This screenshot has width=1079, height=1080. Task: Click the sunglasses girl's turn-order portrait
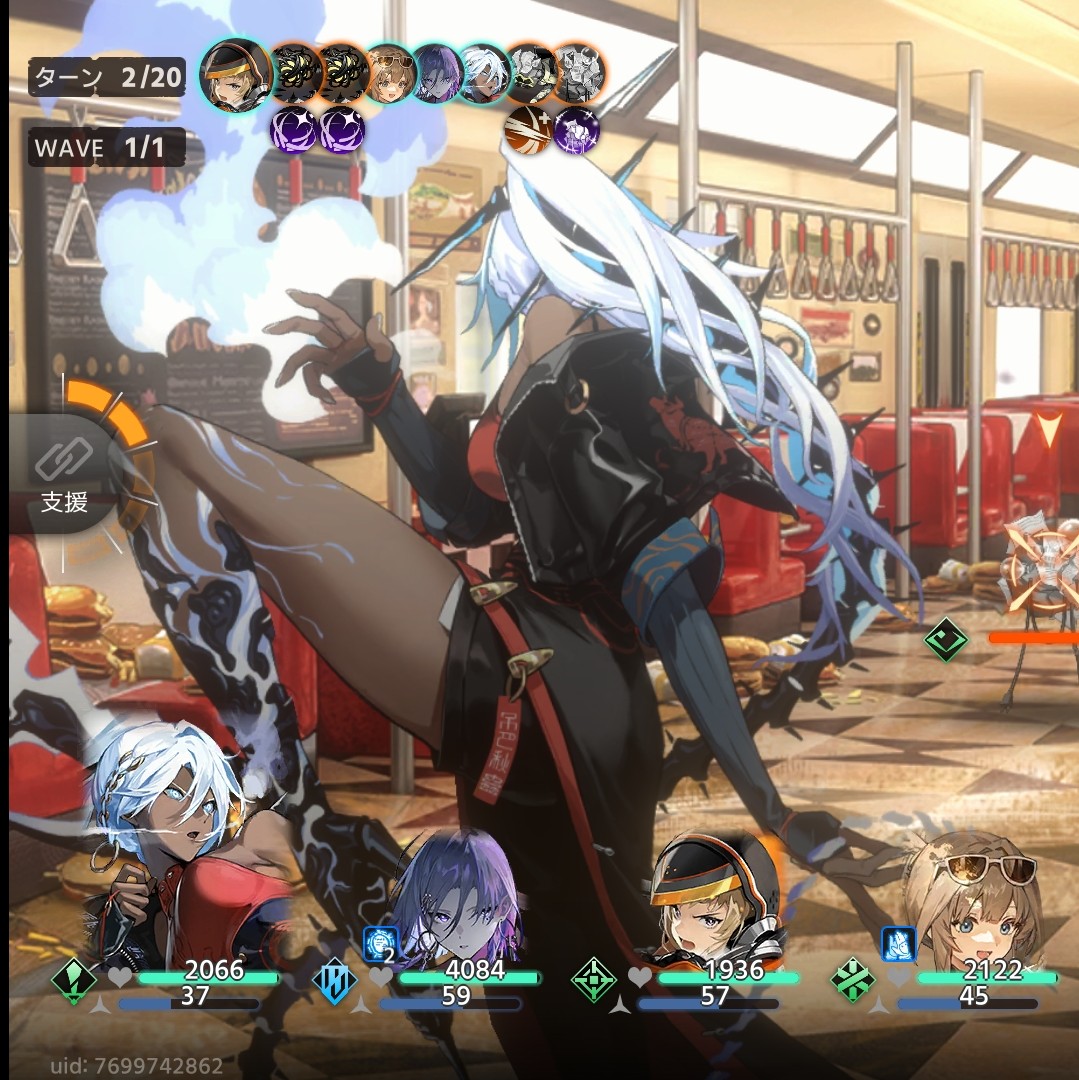pos(389,73)
